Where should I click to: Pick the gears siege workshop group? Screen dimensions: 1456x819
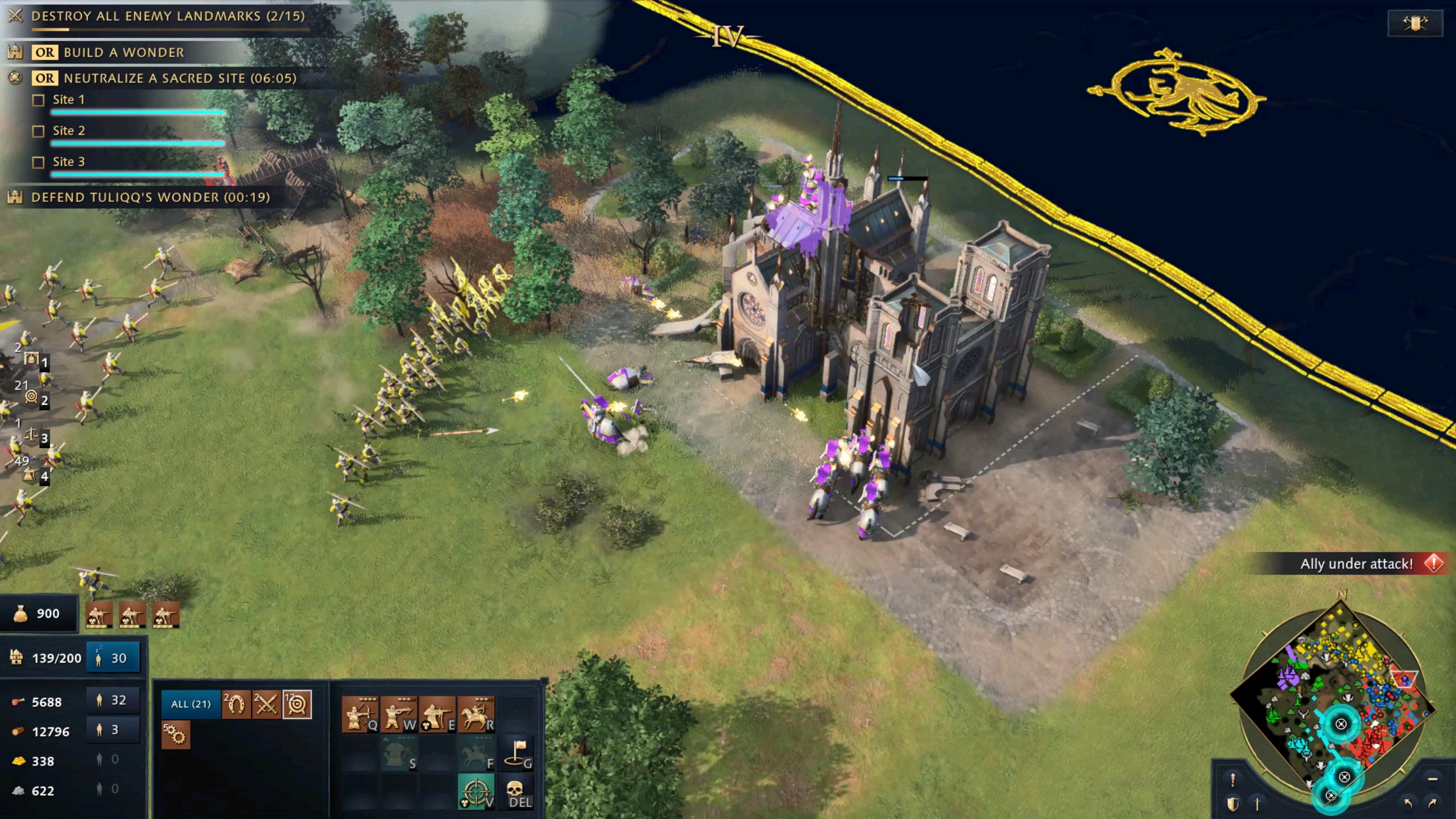click(175, 735)
